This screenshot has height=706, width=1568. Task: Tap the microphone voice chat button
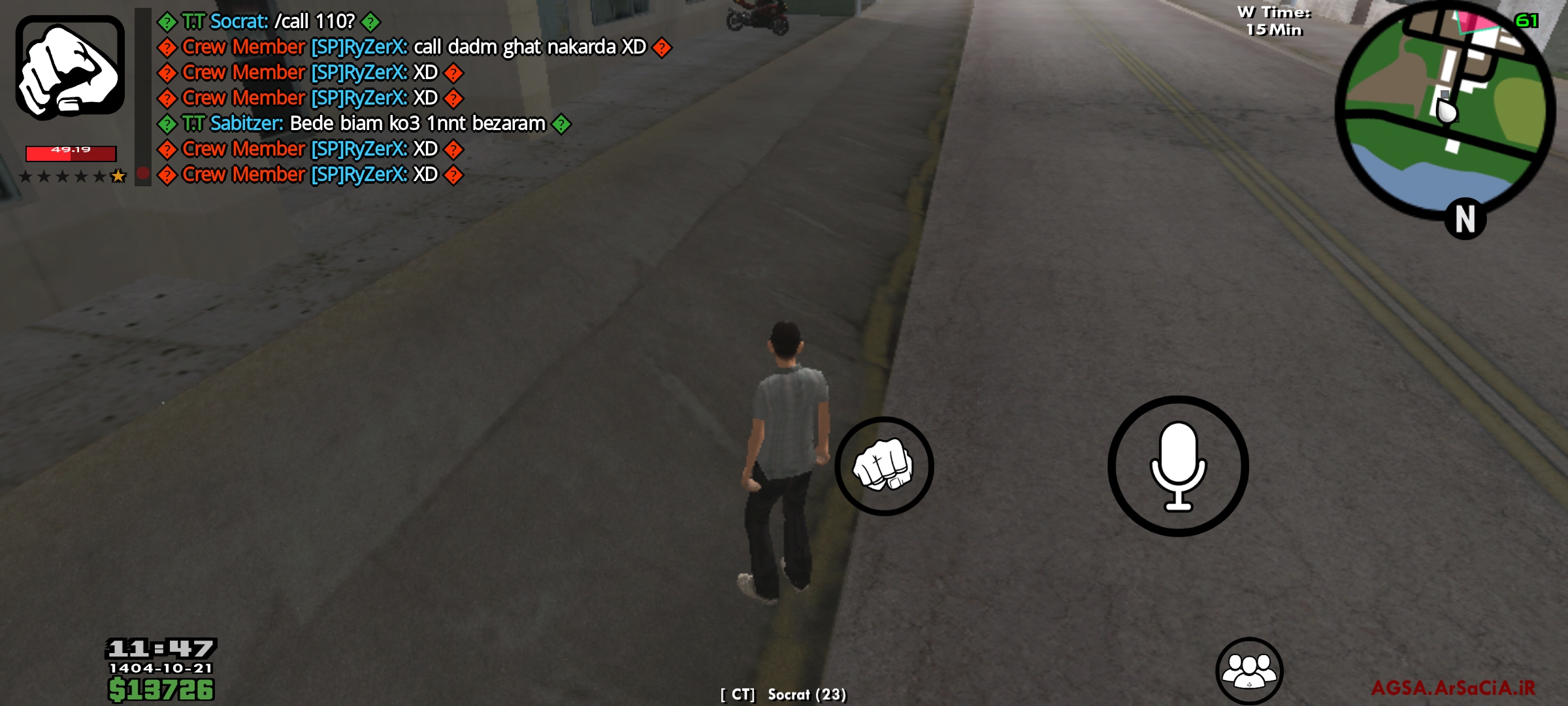click(1177, 465)
